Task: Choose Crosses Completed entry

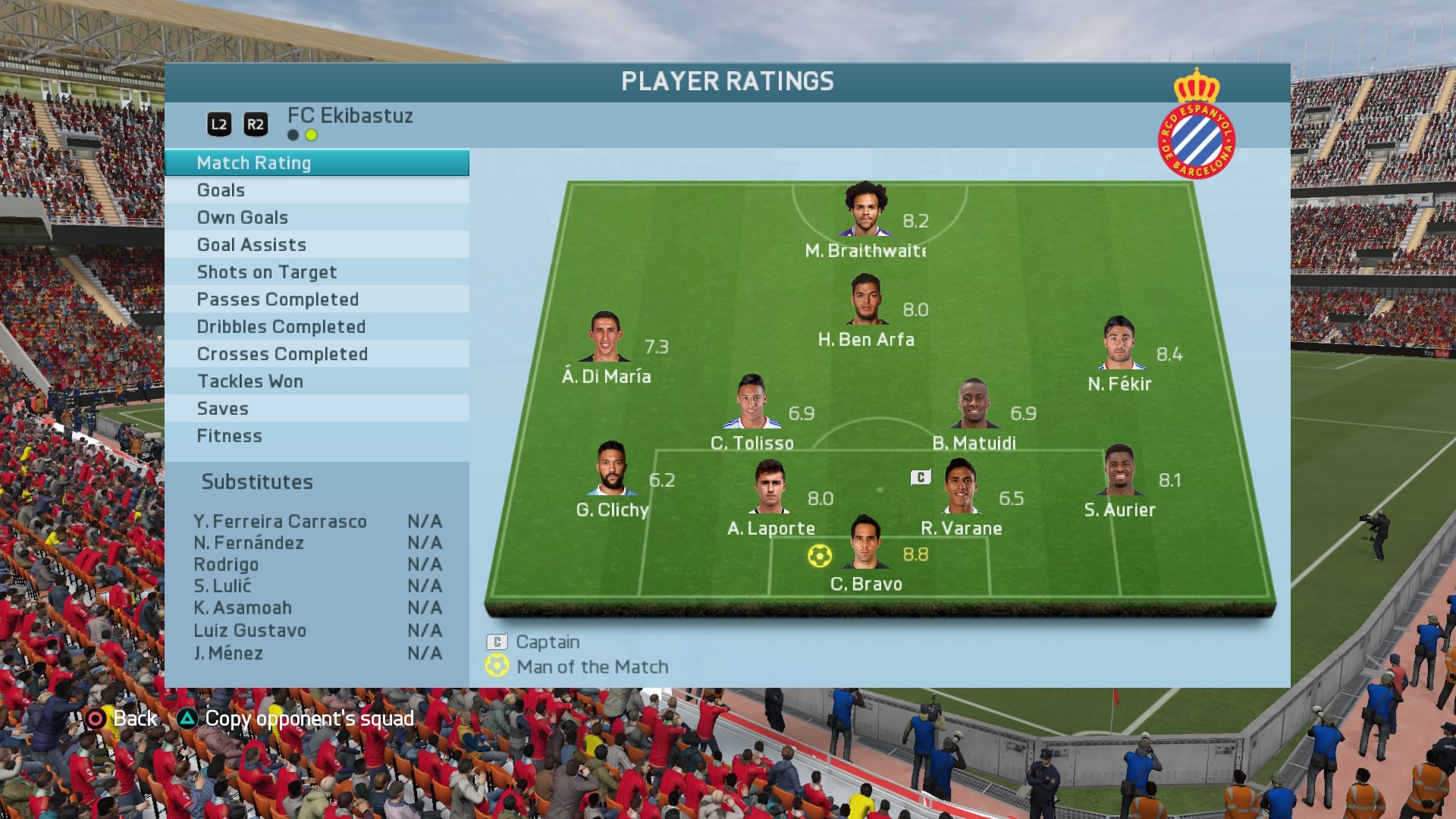Action: (x=316, y=354)
